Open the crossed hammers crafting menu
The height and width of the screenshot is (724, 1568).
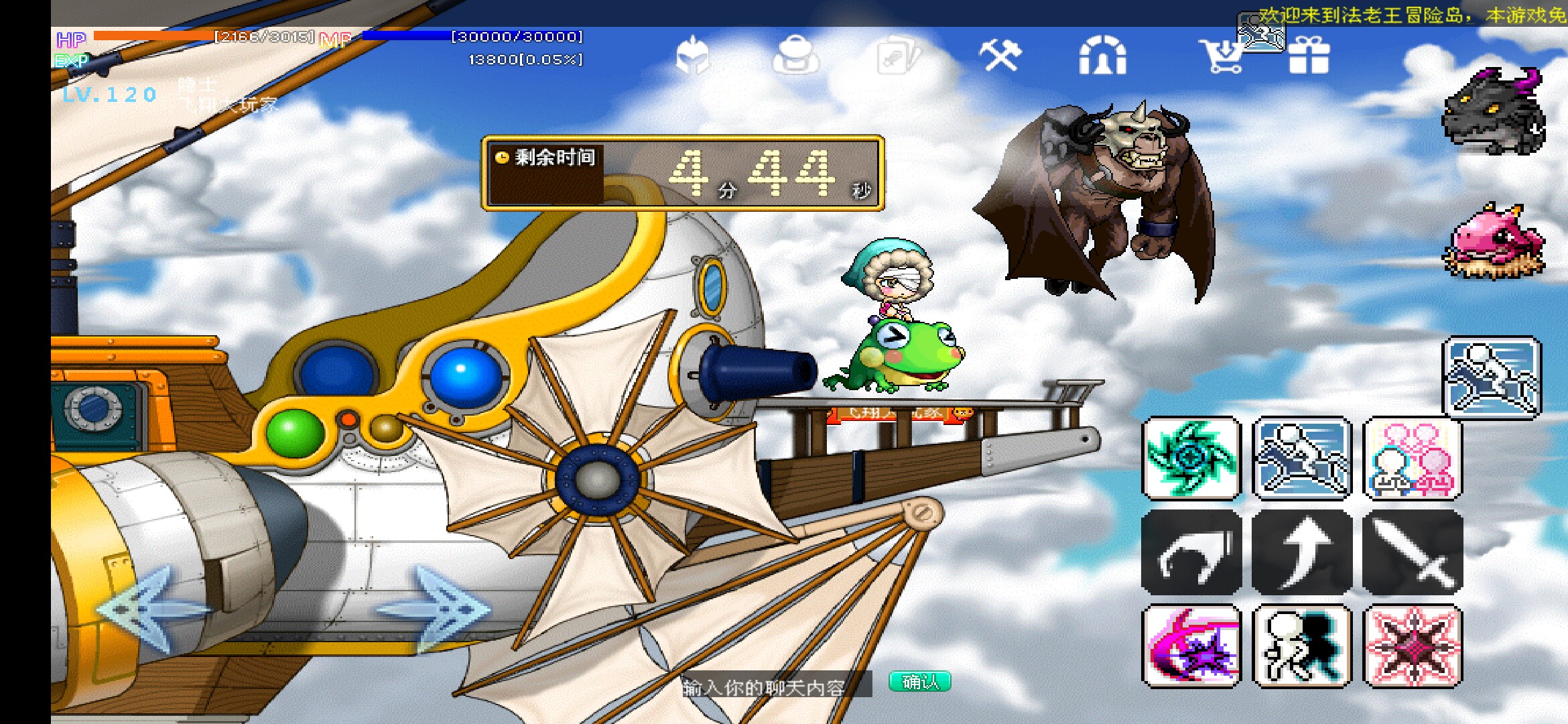pyautogui.click(x=1000, y=55)
